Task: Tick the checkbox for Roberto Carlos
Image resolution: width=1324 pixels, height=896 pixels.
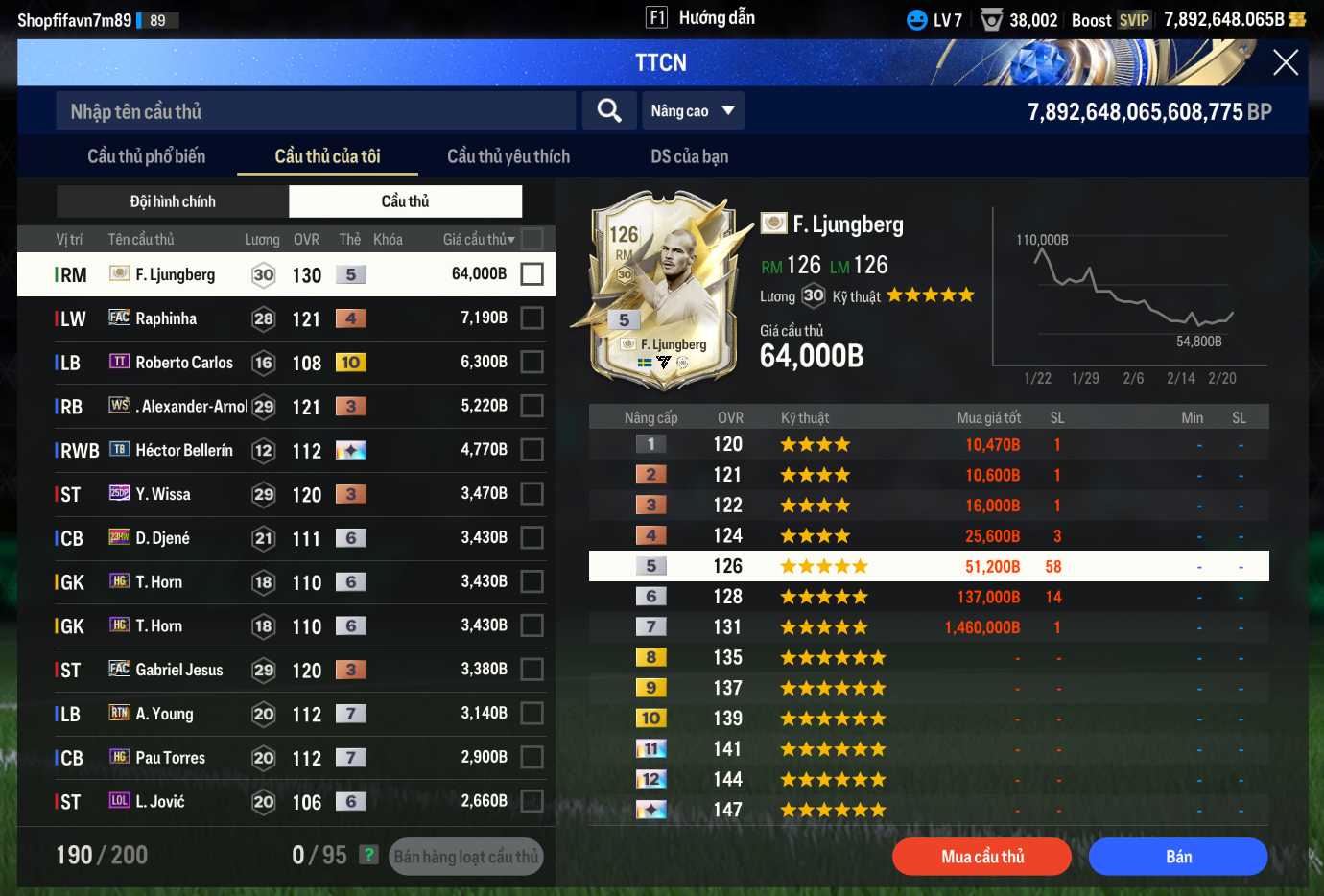Action: click(532, 363)
